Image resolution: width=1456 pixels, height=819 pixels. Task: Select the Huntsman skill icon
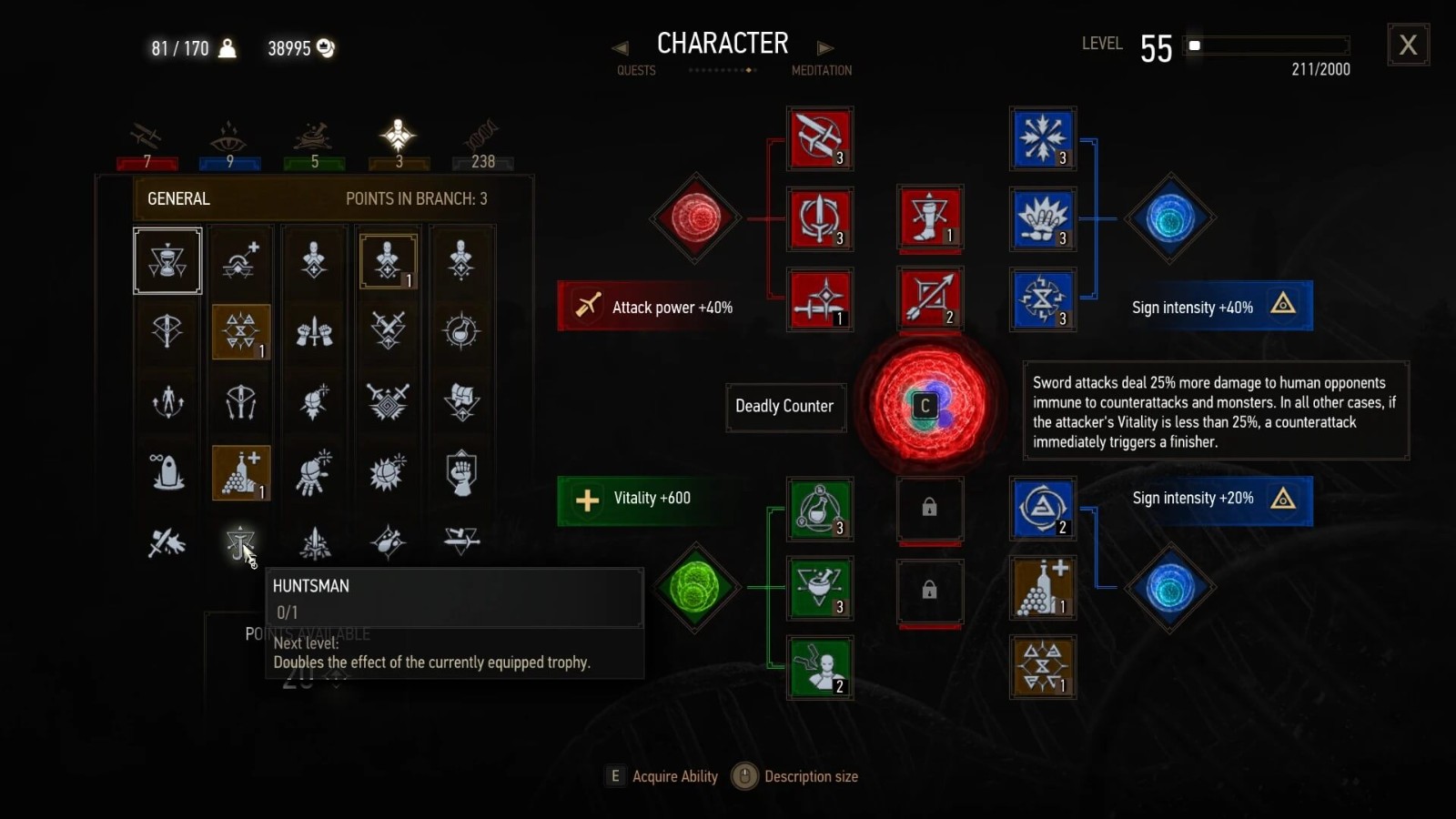tap(240, 543)
